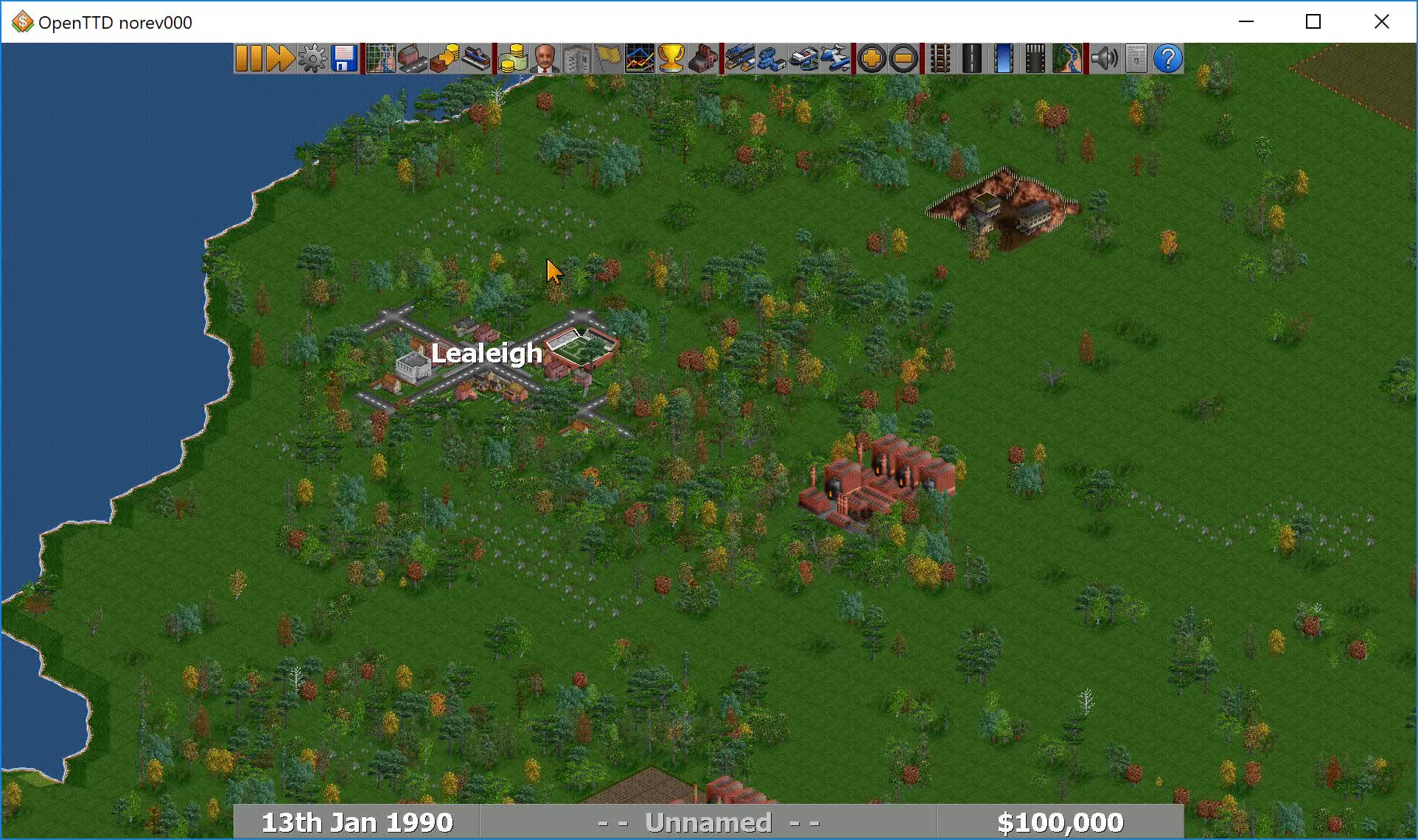Open the dock construction dropdown
Image resolution: width=1418 pixels, height=840 pixels.
(1002, 59)
